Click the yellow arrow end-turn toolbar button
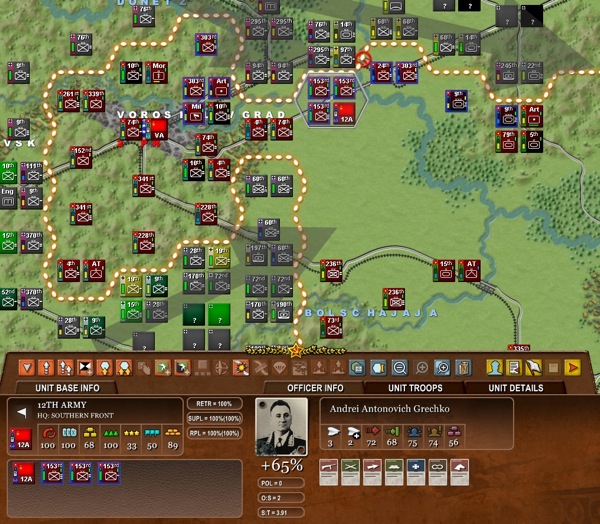600x524 pixels. click(573, 367)
